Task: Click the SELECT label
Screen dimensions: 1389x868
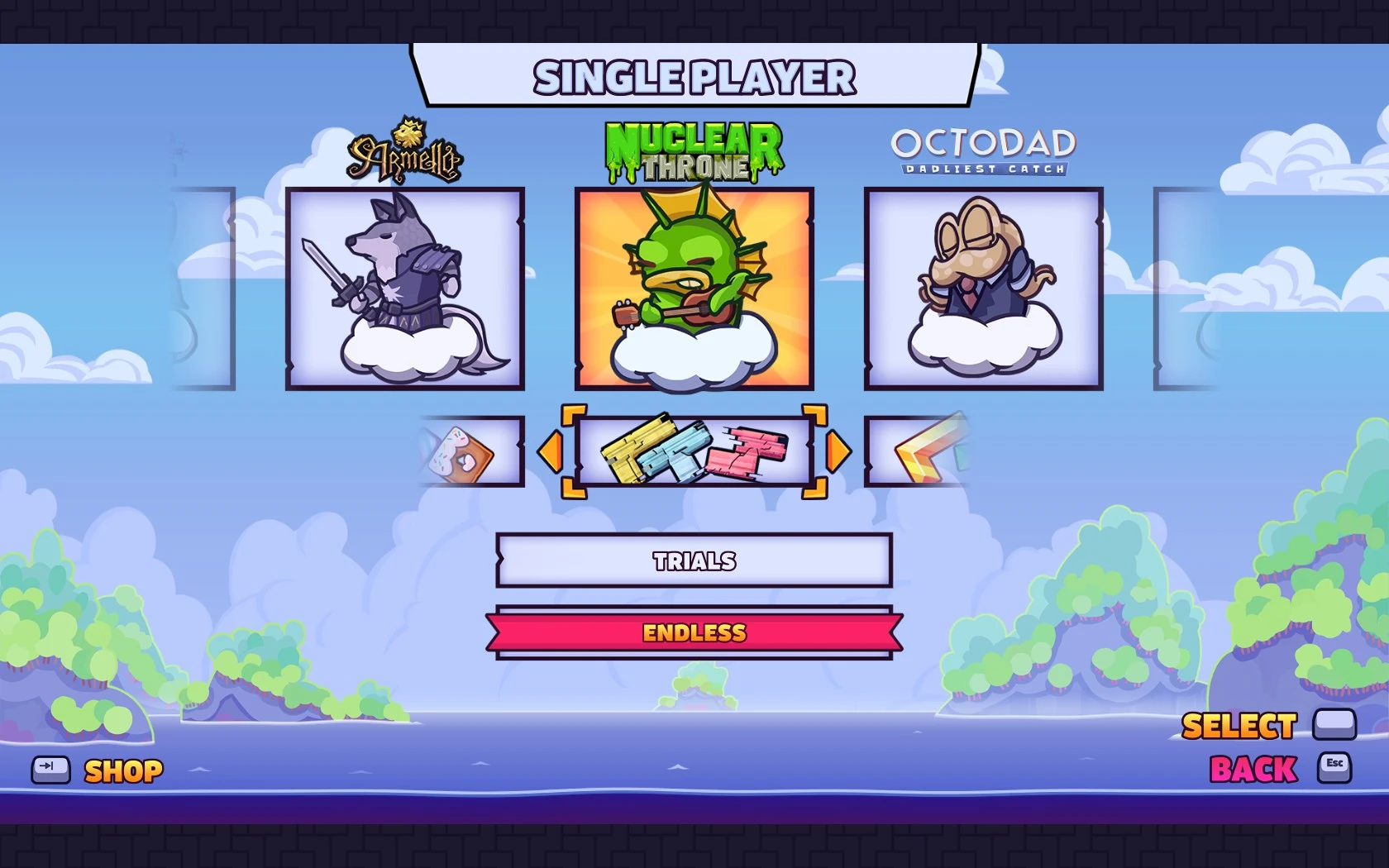Action: [1238, 725]
